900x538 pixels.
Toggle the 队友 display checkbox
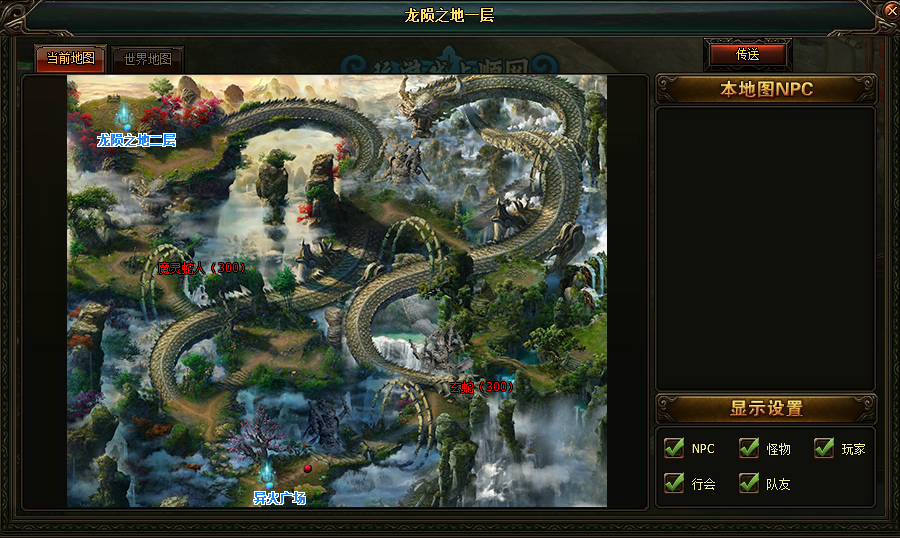(749, 483)
